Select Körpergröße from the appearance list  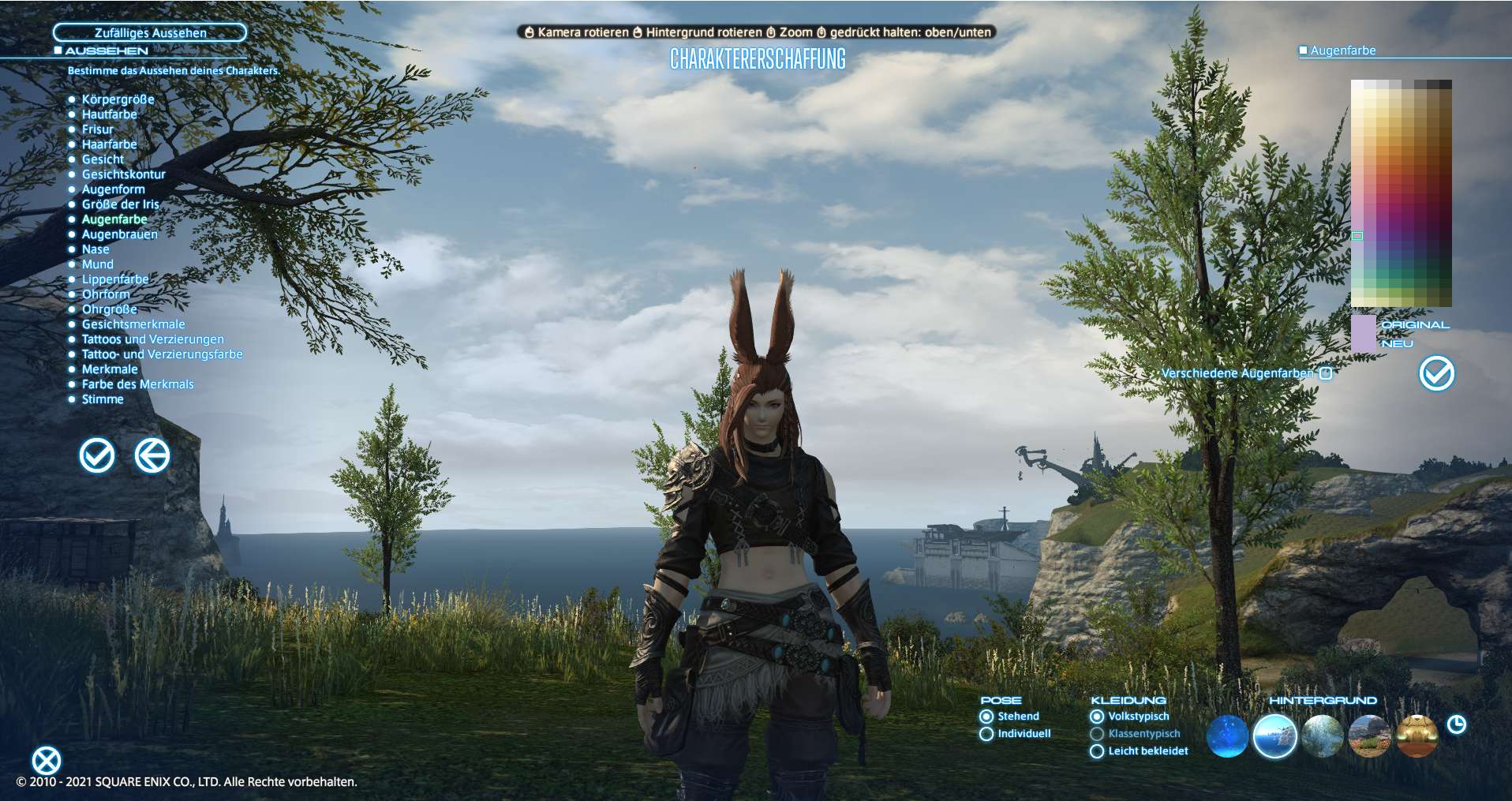[118, 99]
